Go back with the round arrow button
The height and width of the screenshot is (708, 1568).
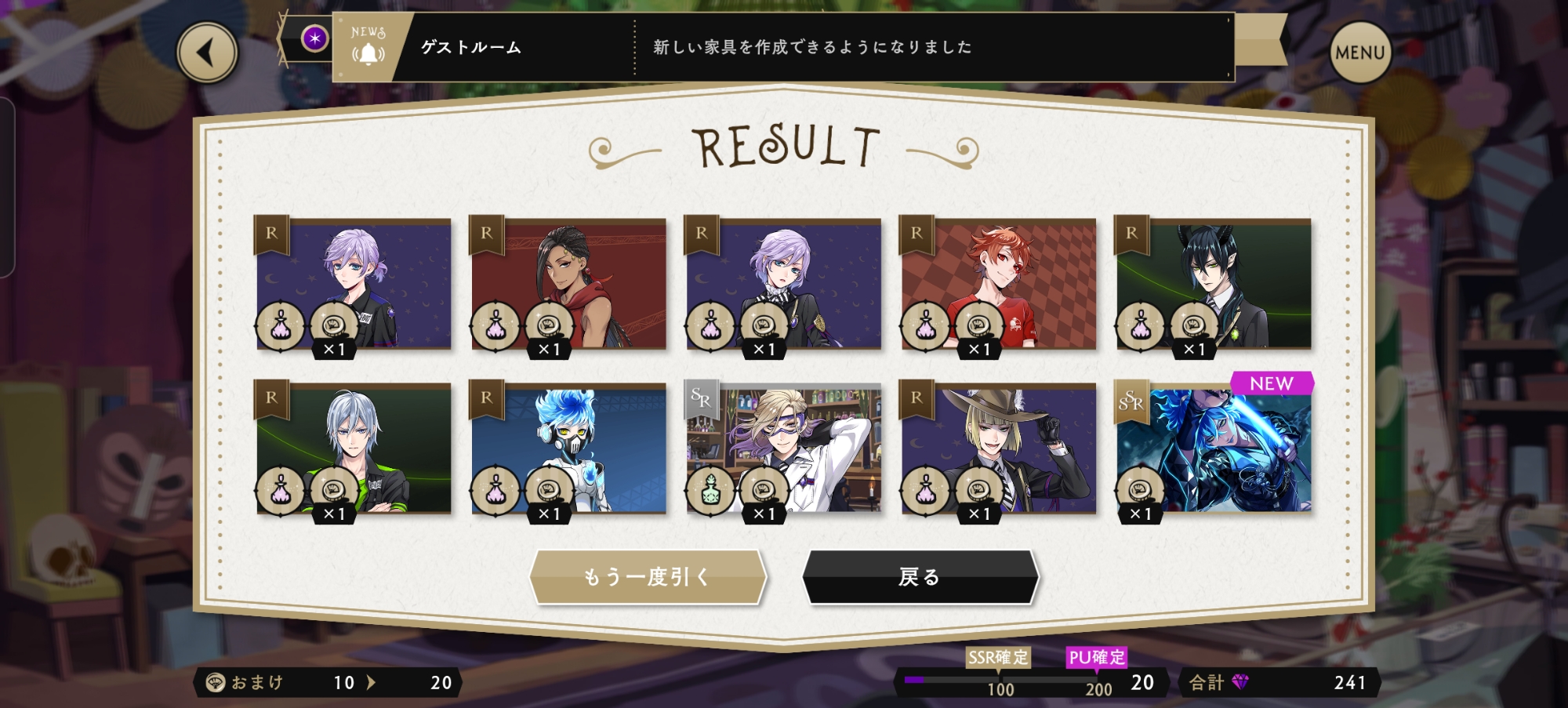coord(207,53)
